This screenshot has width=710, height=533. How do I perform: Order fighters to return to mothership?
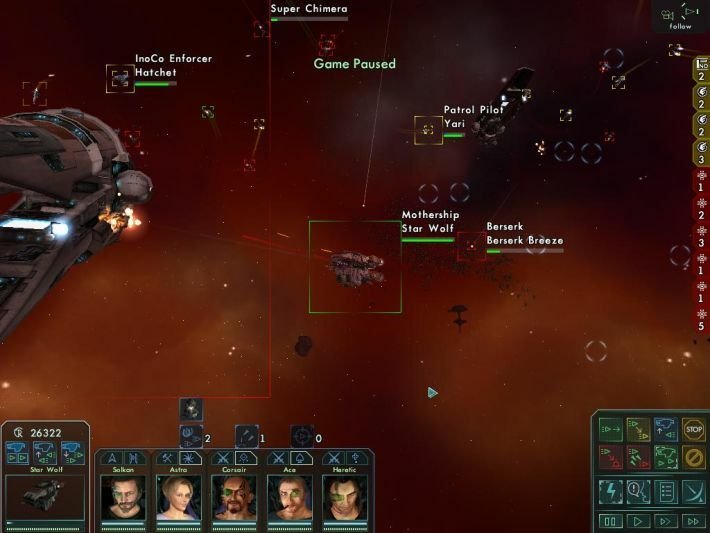666,429
